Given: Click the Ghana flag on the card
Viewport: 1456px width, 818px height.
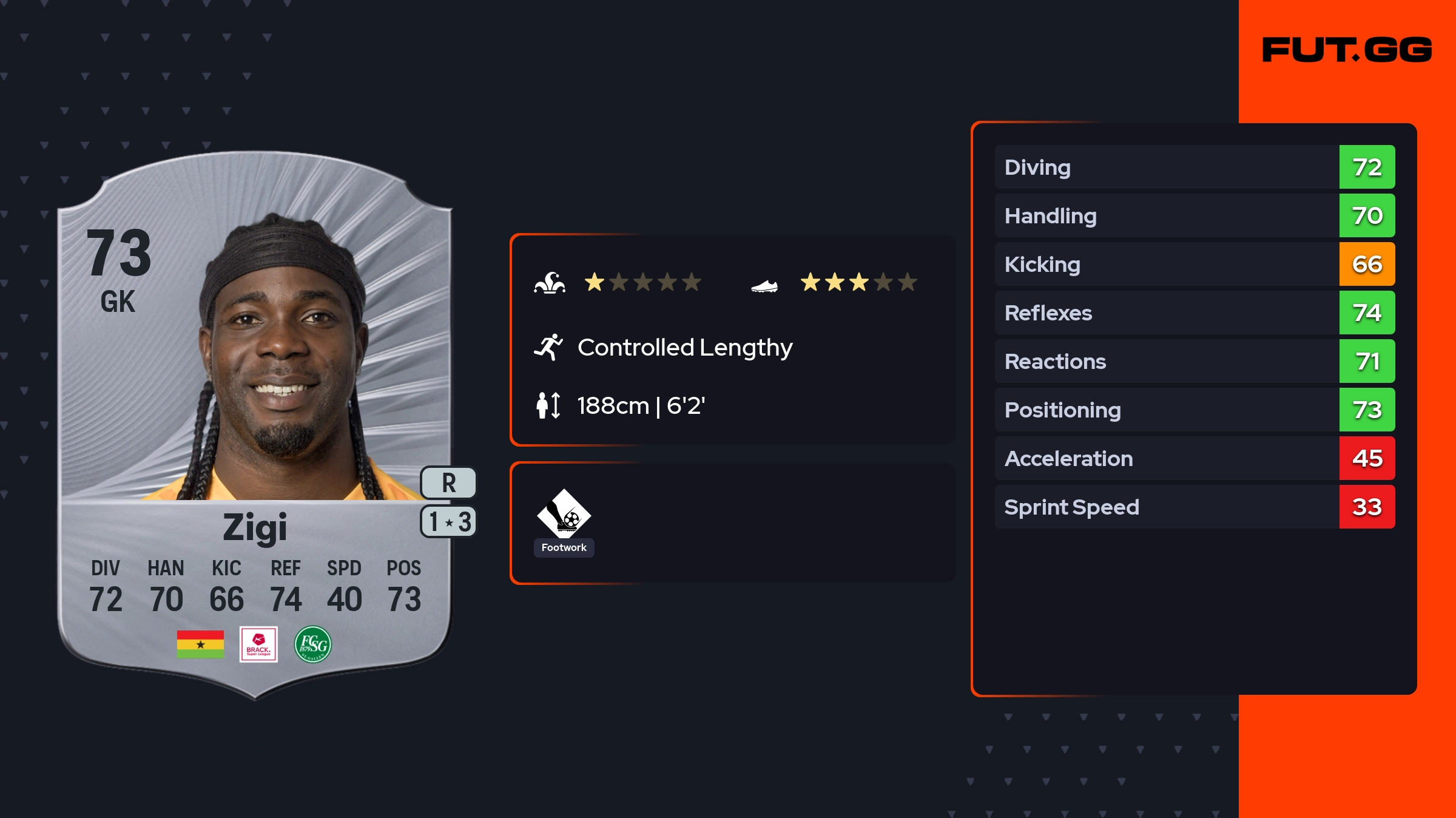Looking at the screenshot, I should click(x=200, y=644).
